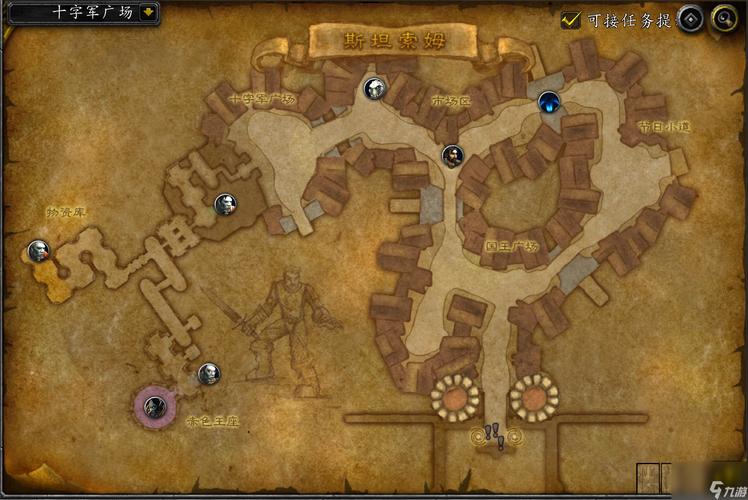Open the 十字军广场 map dropdown

point(148,12)
